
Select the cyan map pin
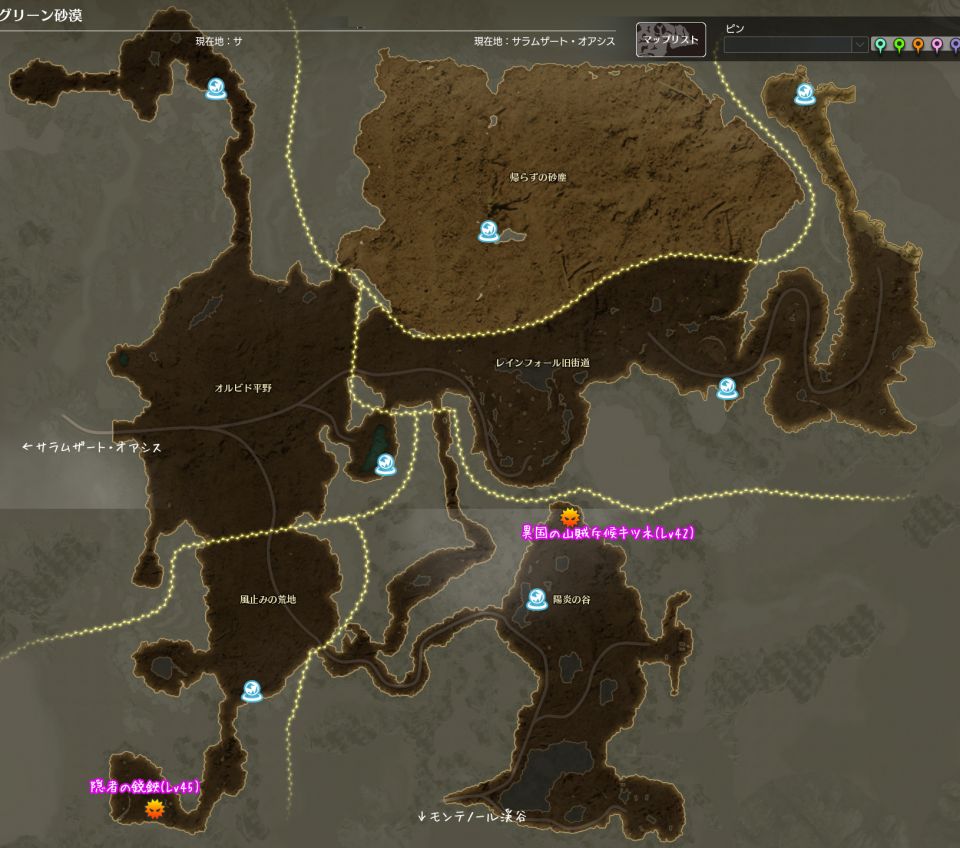click(880, 45)
